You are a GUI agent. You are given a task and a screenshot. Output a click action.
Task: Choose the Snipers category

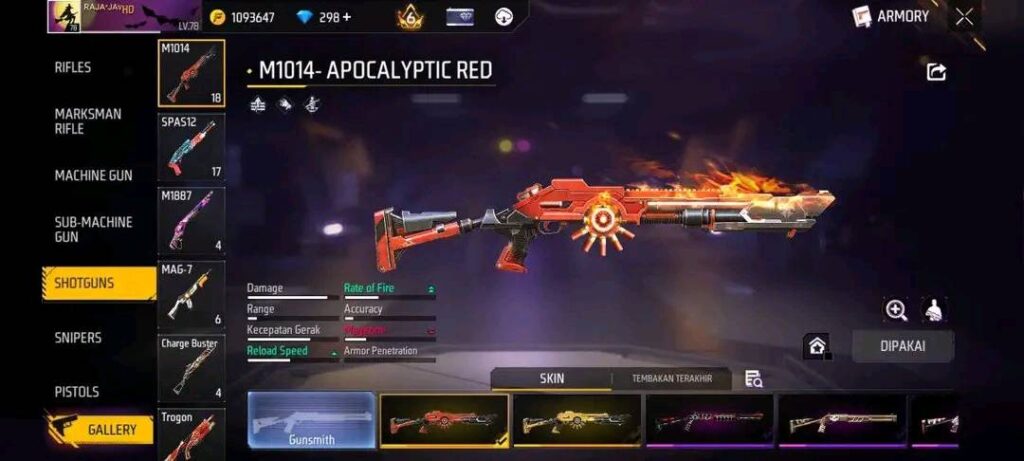pyautogui.click(x=78, y=338)
